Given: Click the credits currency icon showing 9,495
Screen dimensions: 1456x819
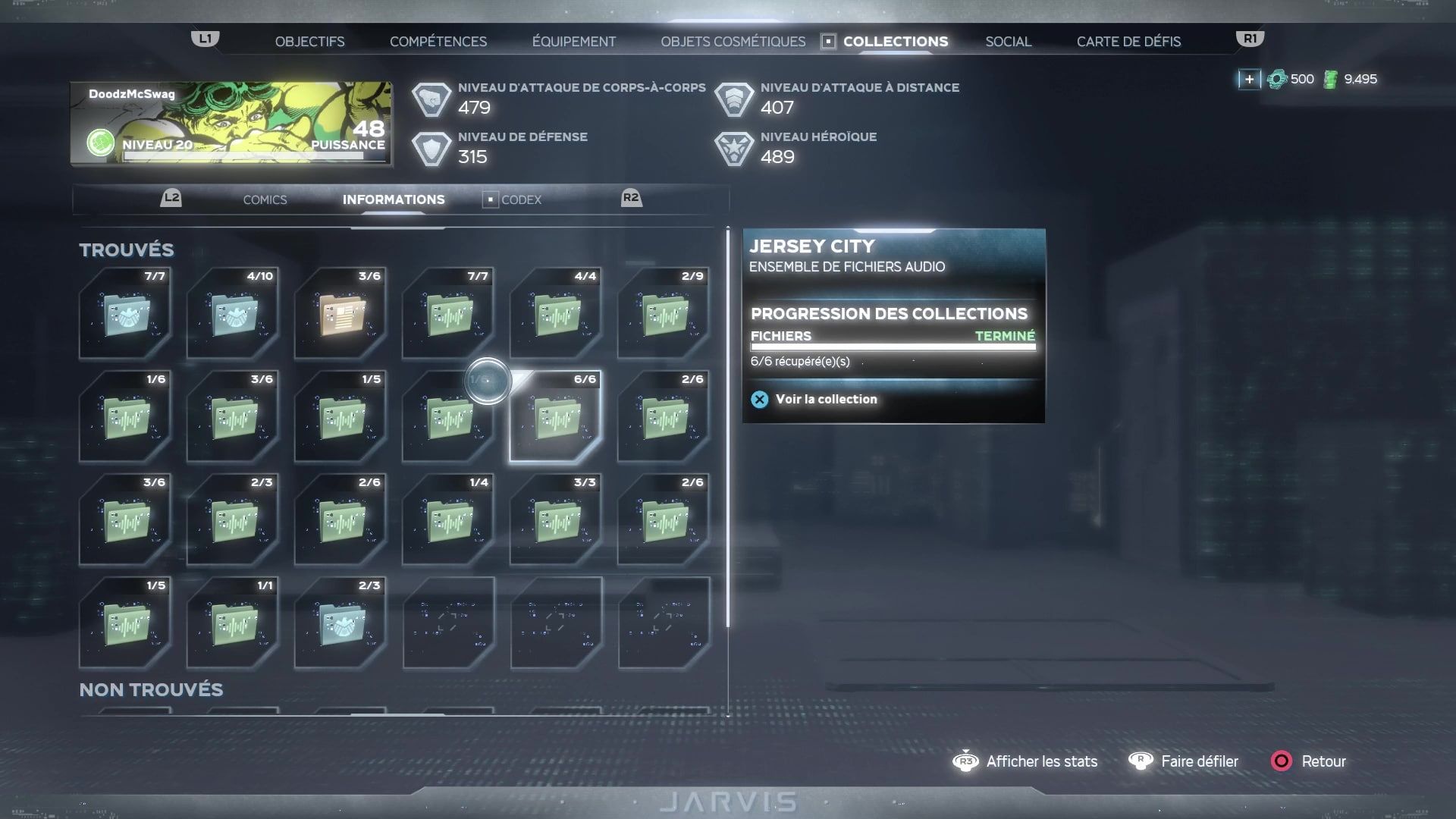Looking at the screenshot, I should [x=1332, y=78].
